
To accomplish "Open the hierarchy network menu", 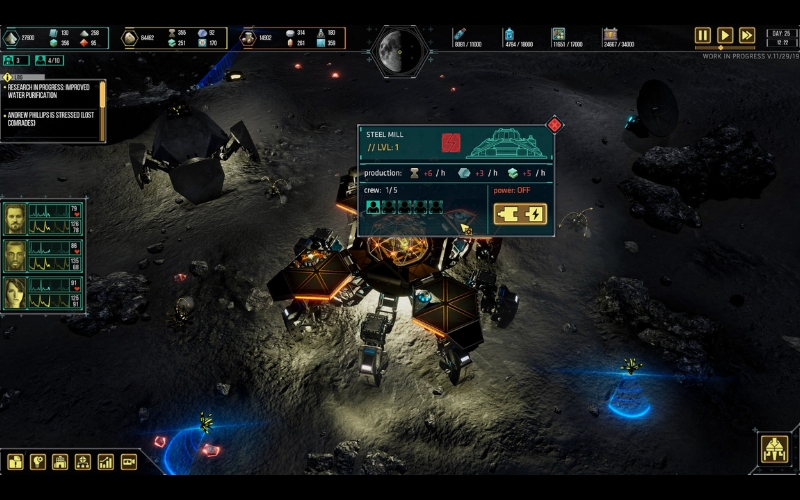I will point(83,462).
